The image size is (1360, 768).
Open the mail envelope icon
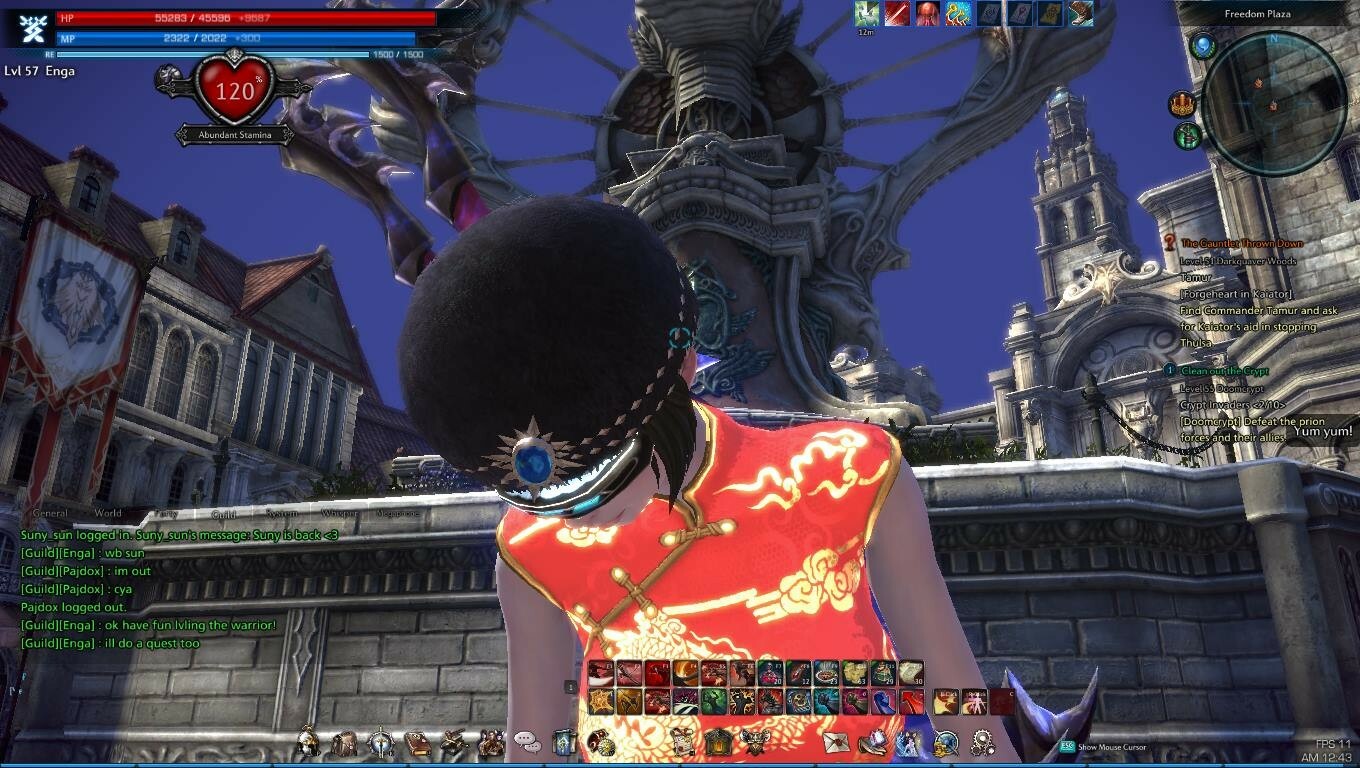click(835, 743)
